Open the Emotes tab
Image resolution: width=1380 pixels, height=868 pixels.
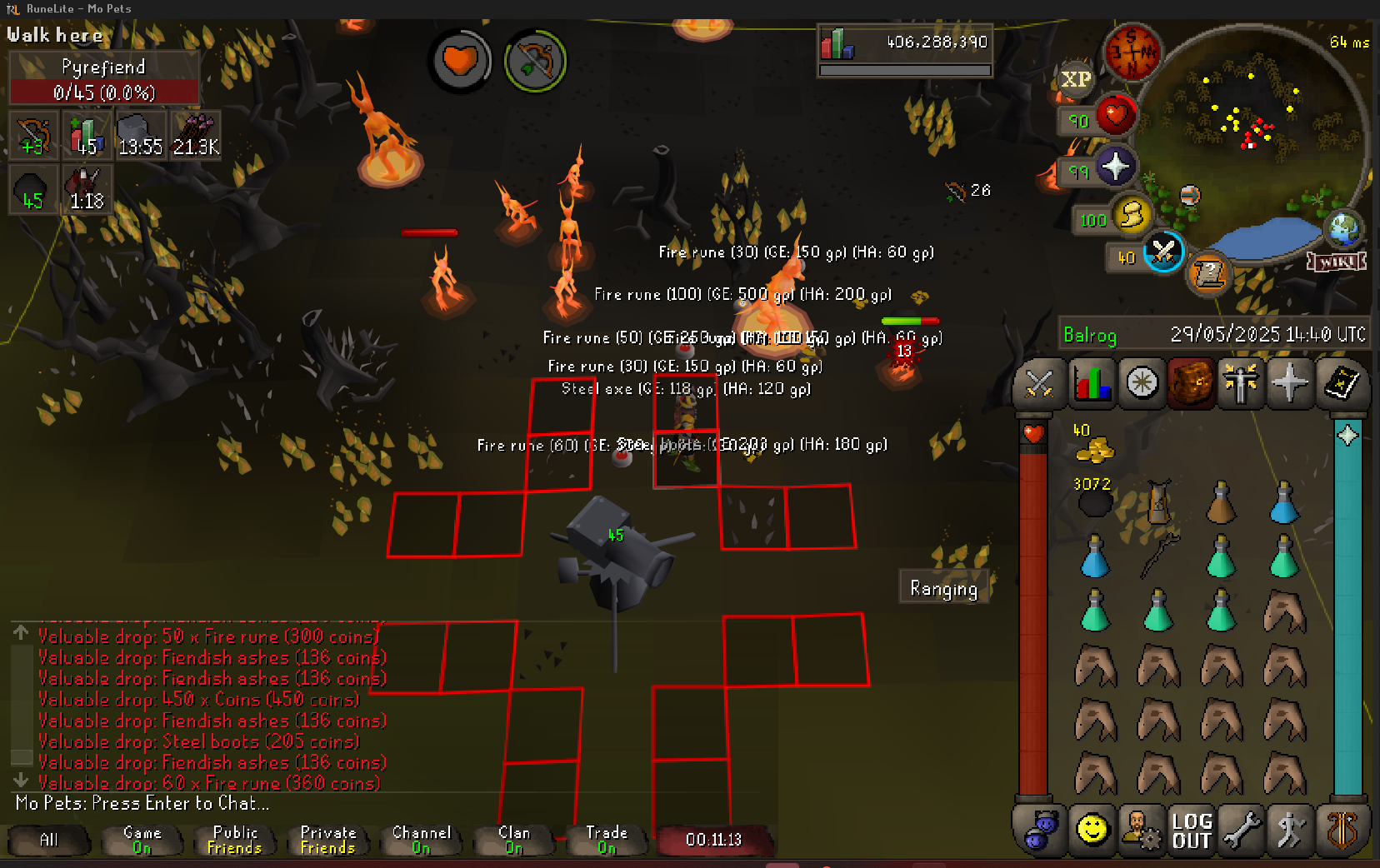(x=1290, y=831)
